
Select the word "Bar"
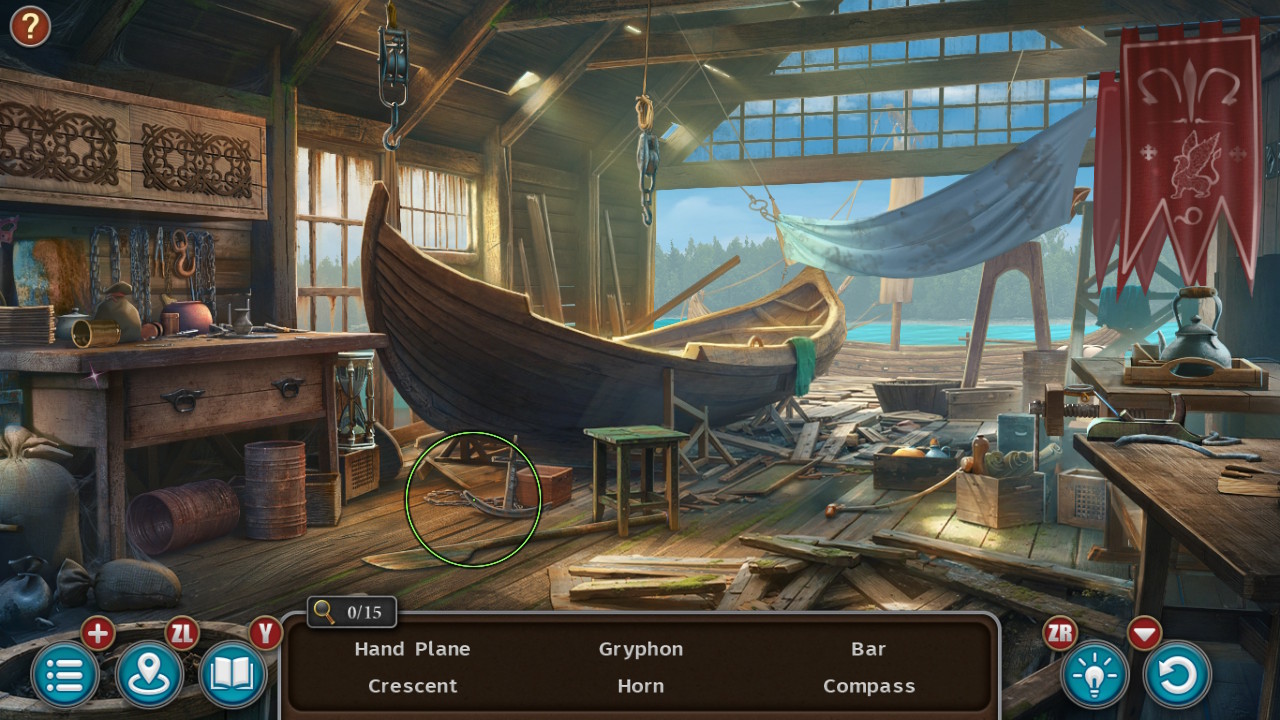868,649
